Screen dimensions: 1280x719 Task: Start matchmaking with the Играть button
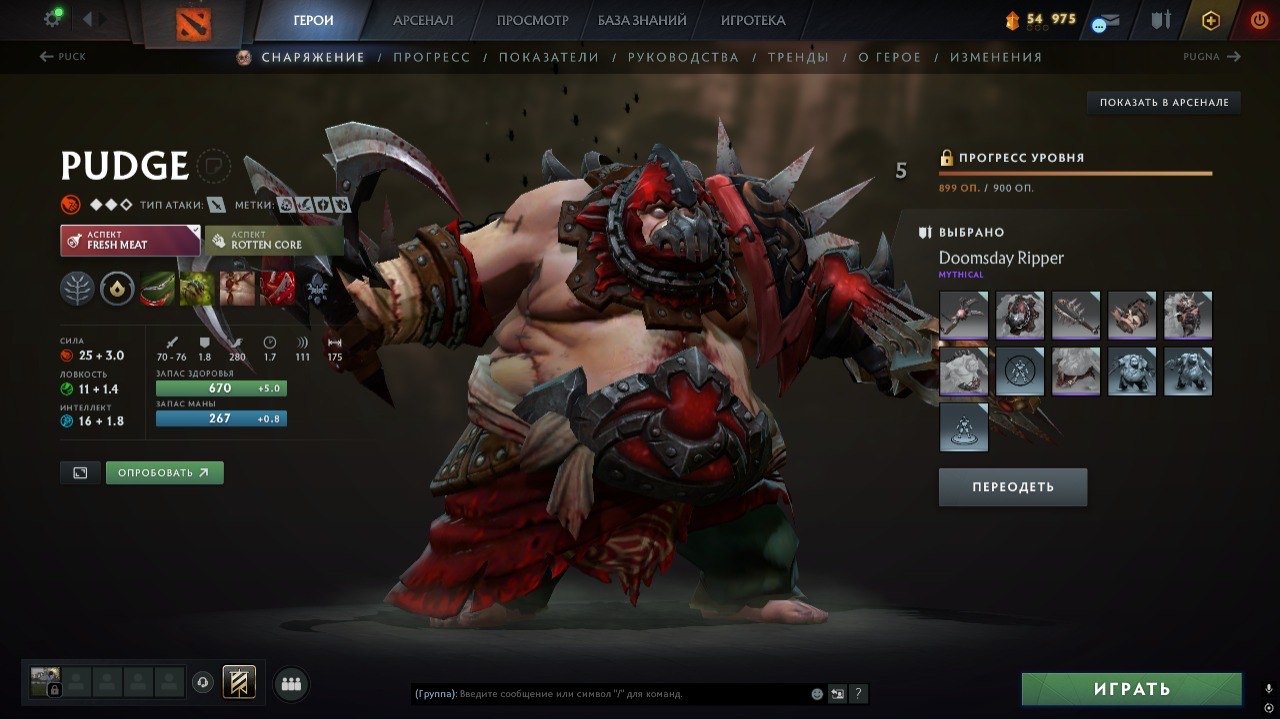pyautogui.click(x=1131, y=689)
